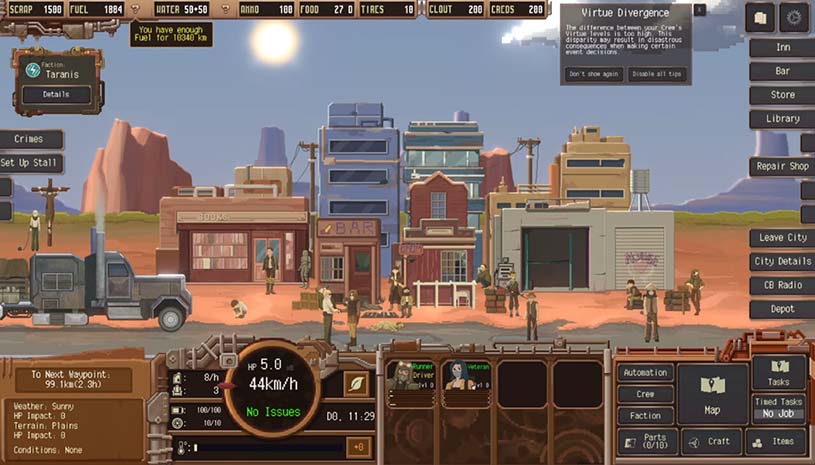Open the CB Radio
The height and width of the screenshot is (465, 815).
(782, 286)
